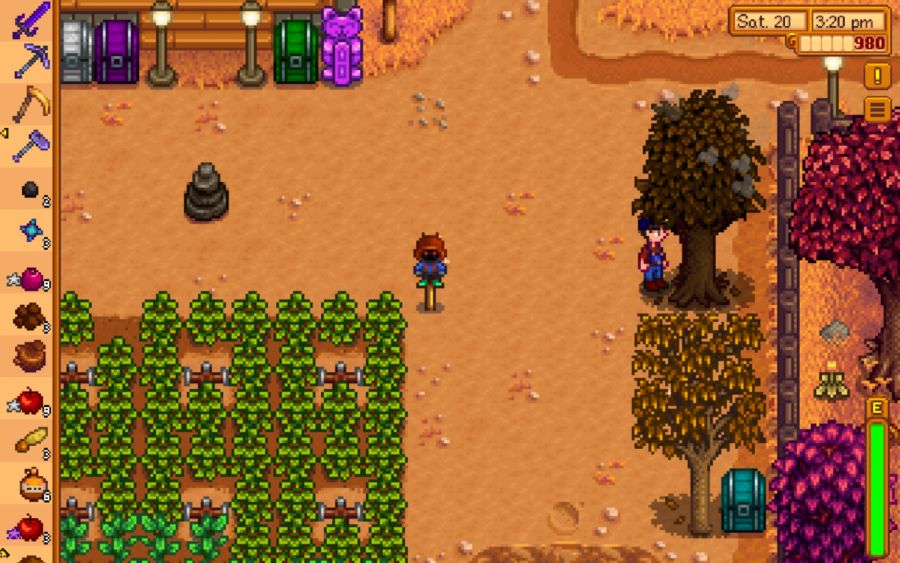Select the blue star-shaped item slot
The height and width of the screenshot is (563, 900).
coord(29,232)
